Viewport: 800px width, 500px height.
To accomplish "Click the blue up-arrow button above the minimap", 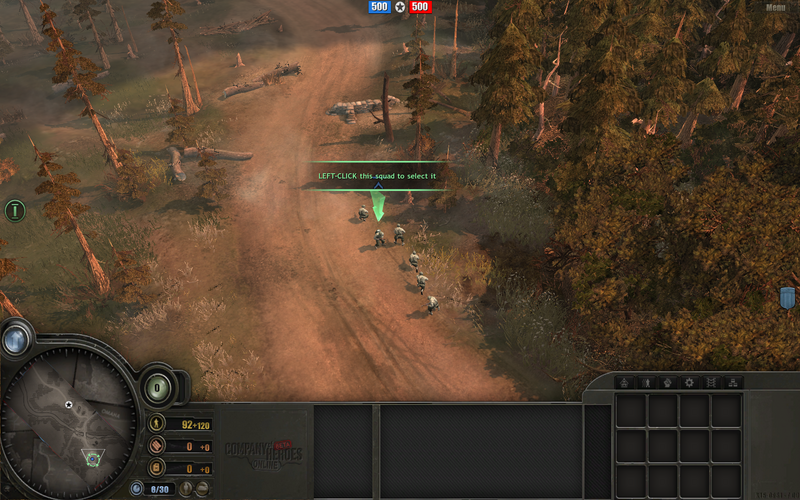I will (x=15, y=340).
